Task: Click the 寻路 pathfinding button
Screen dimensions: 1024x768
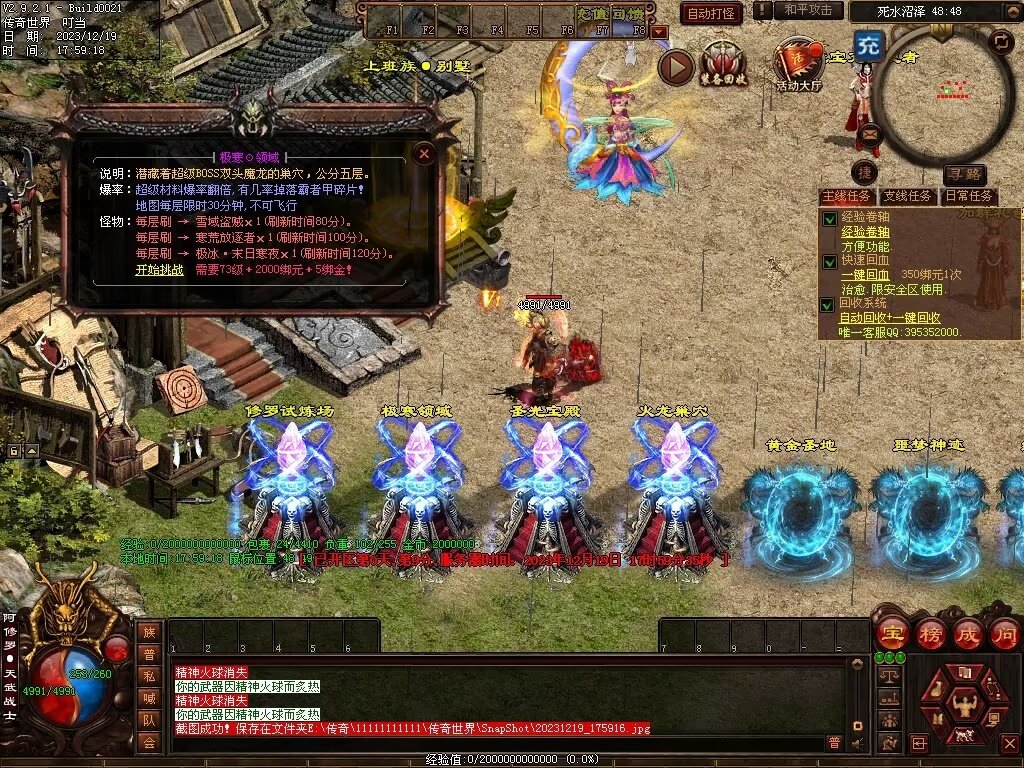Action: pyautogui.click(x=964, y=174)
